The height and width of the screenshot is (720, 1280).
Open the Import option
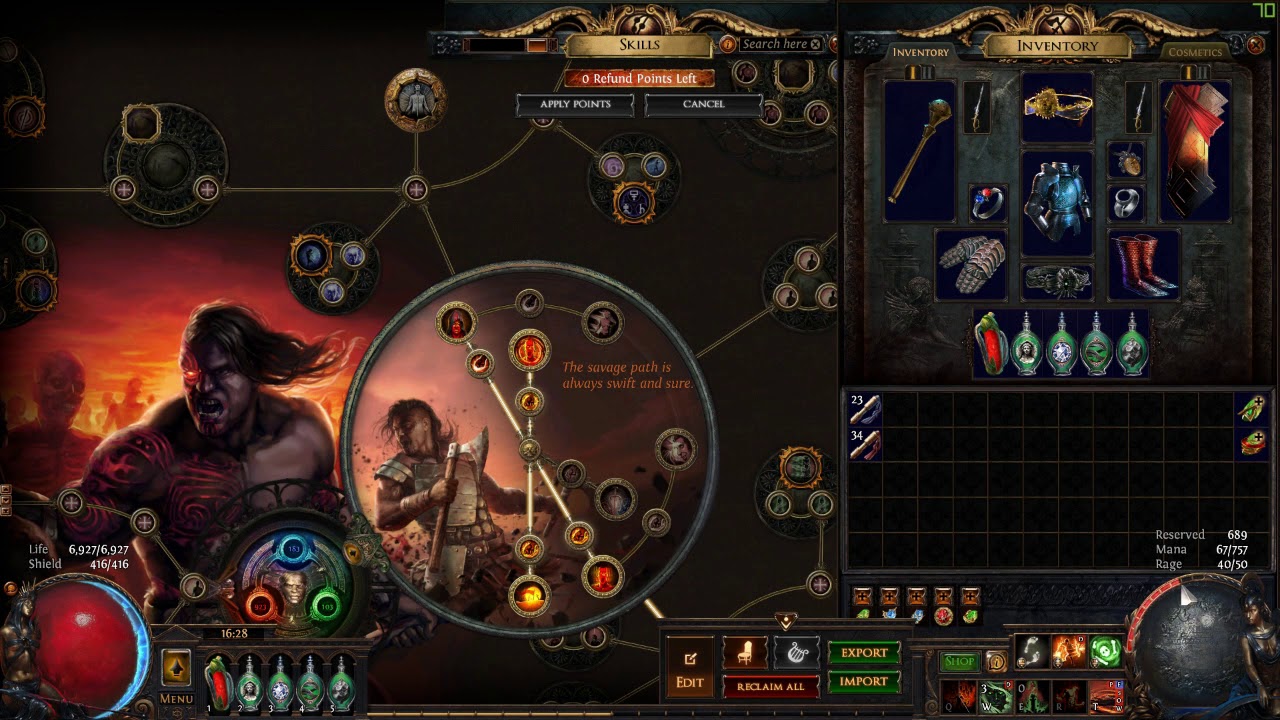864,682
